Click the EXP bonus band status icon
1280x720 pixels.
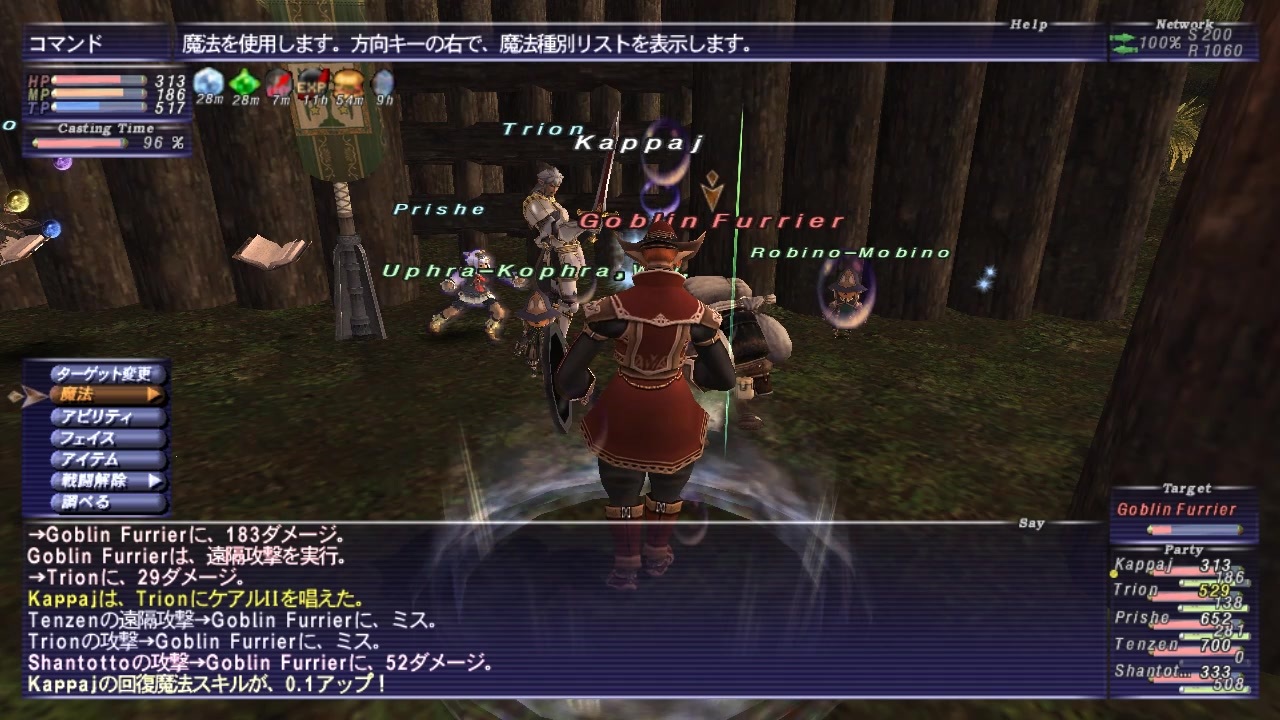312,80
